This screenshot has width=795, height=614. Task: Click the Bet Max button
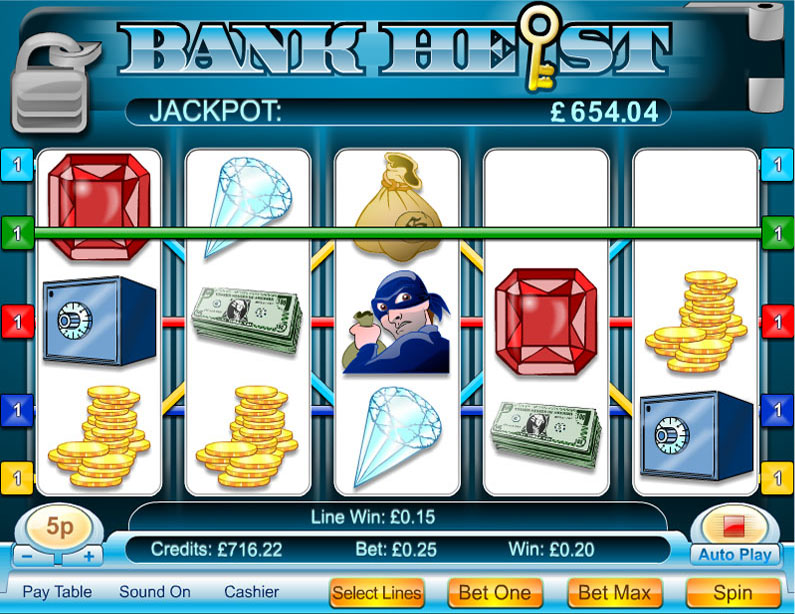(614, 592)
